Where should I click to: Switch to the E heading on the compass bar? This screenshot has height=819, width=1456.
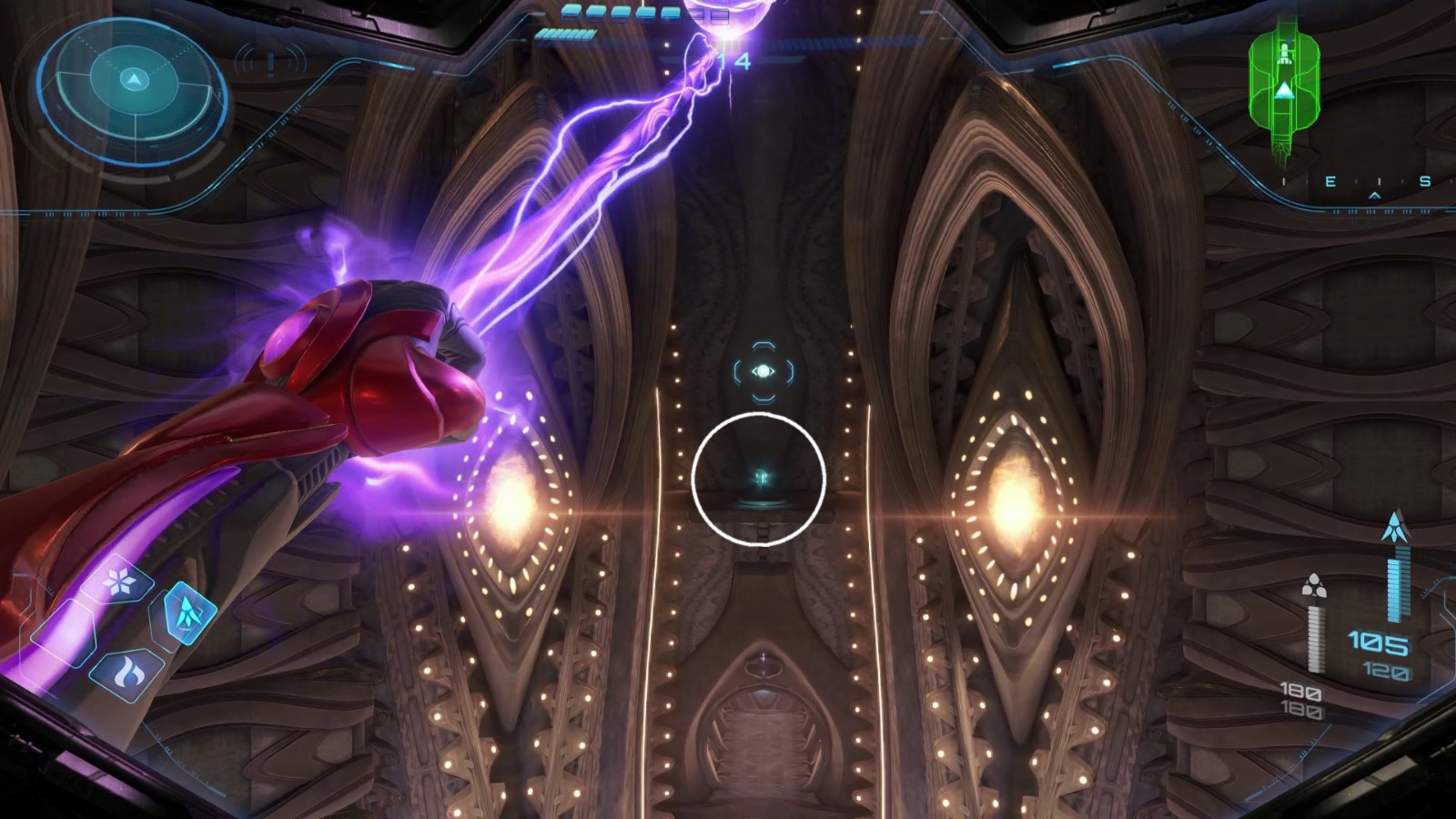1330,179
